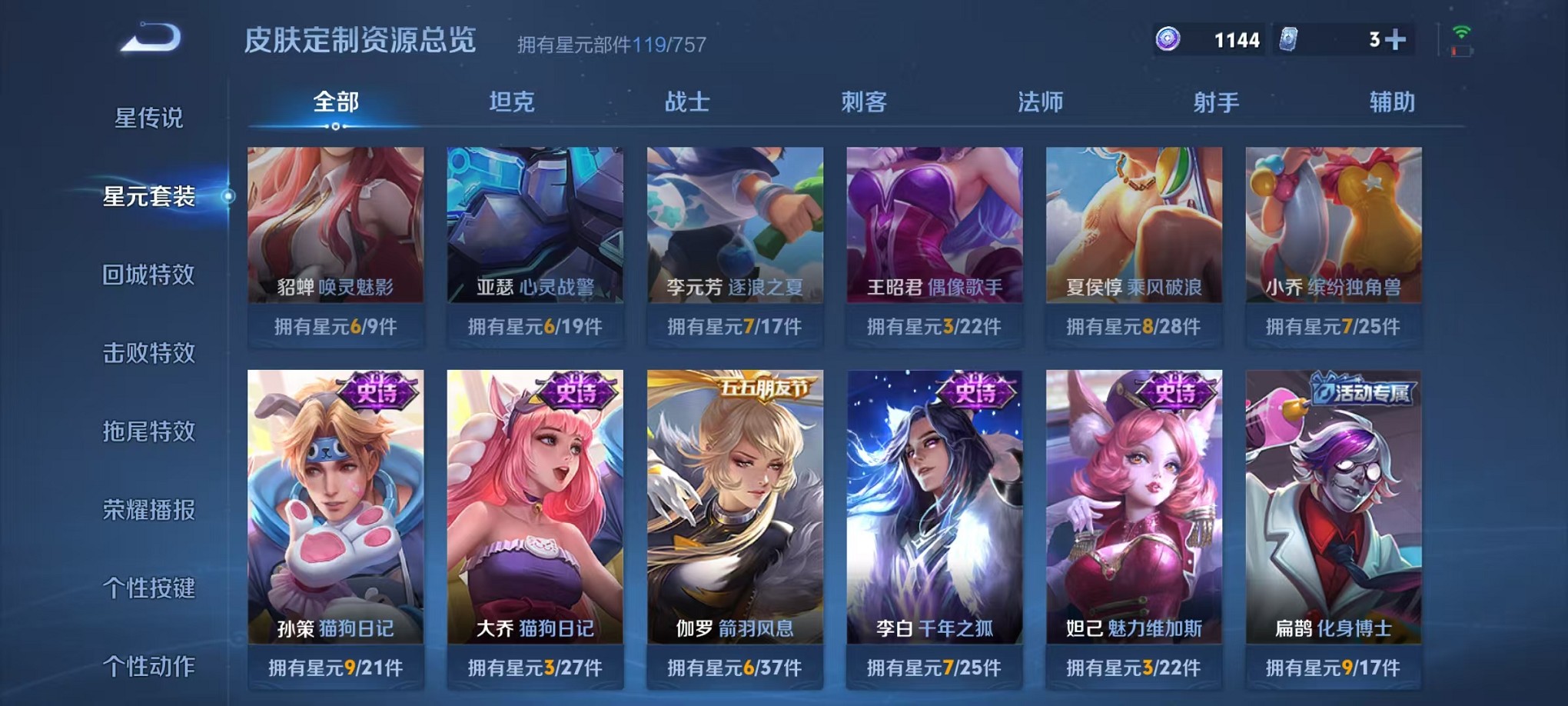Click the back arrow in the top-left corner
The image size is (1568, 706).
tap(148, 35)
